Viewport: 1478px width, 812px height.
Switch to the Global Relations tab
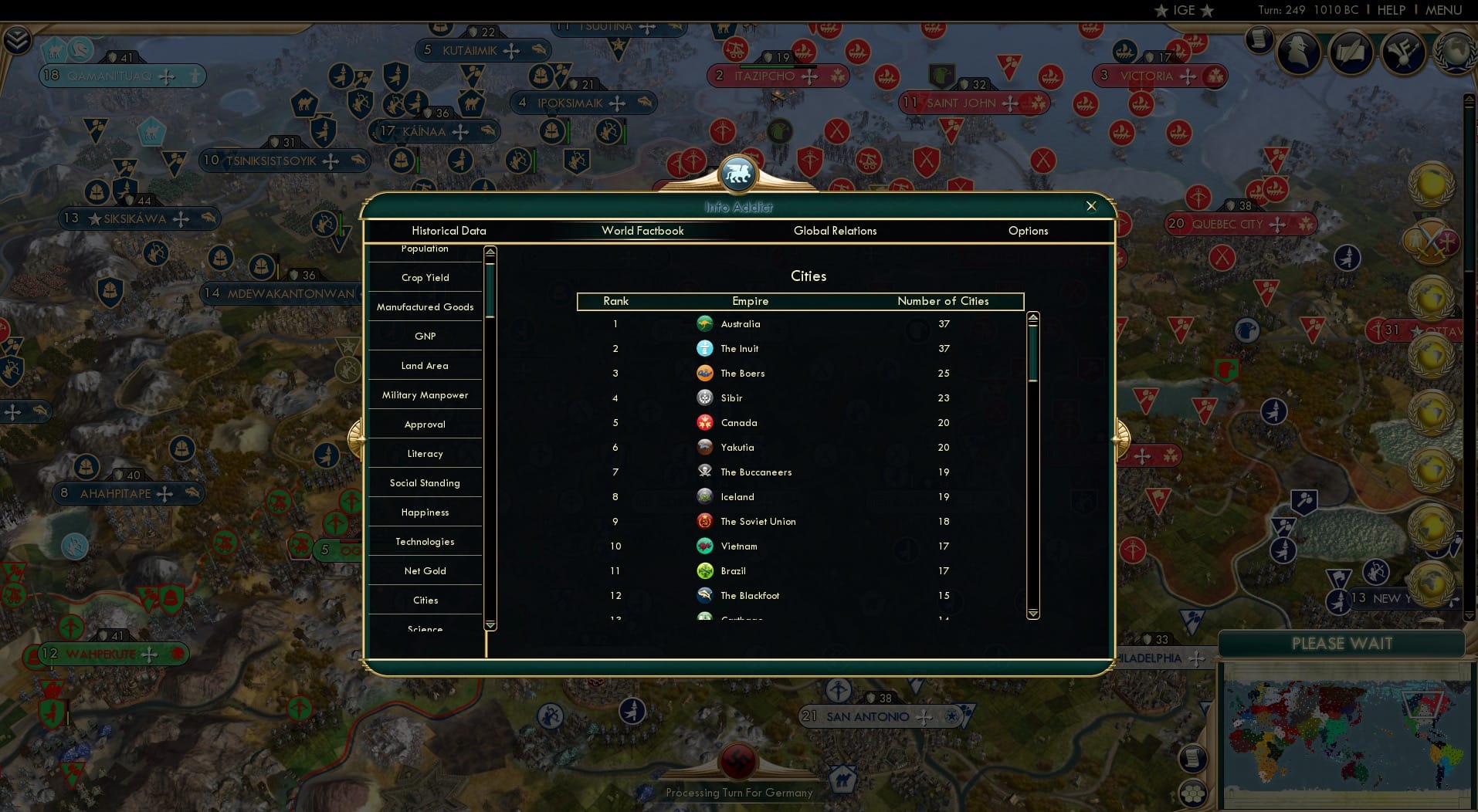pos(835,231)
